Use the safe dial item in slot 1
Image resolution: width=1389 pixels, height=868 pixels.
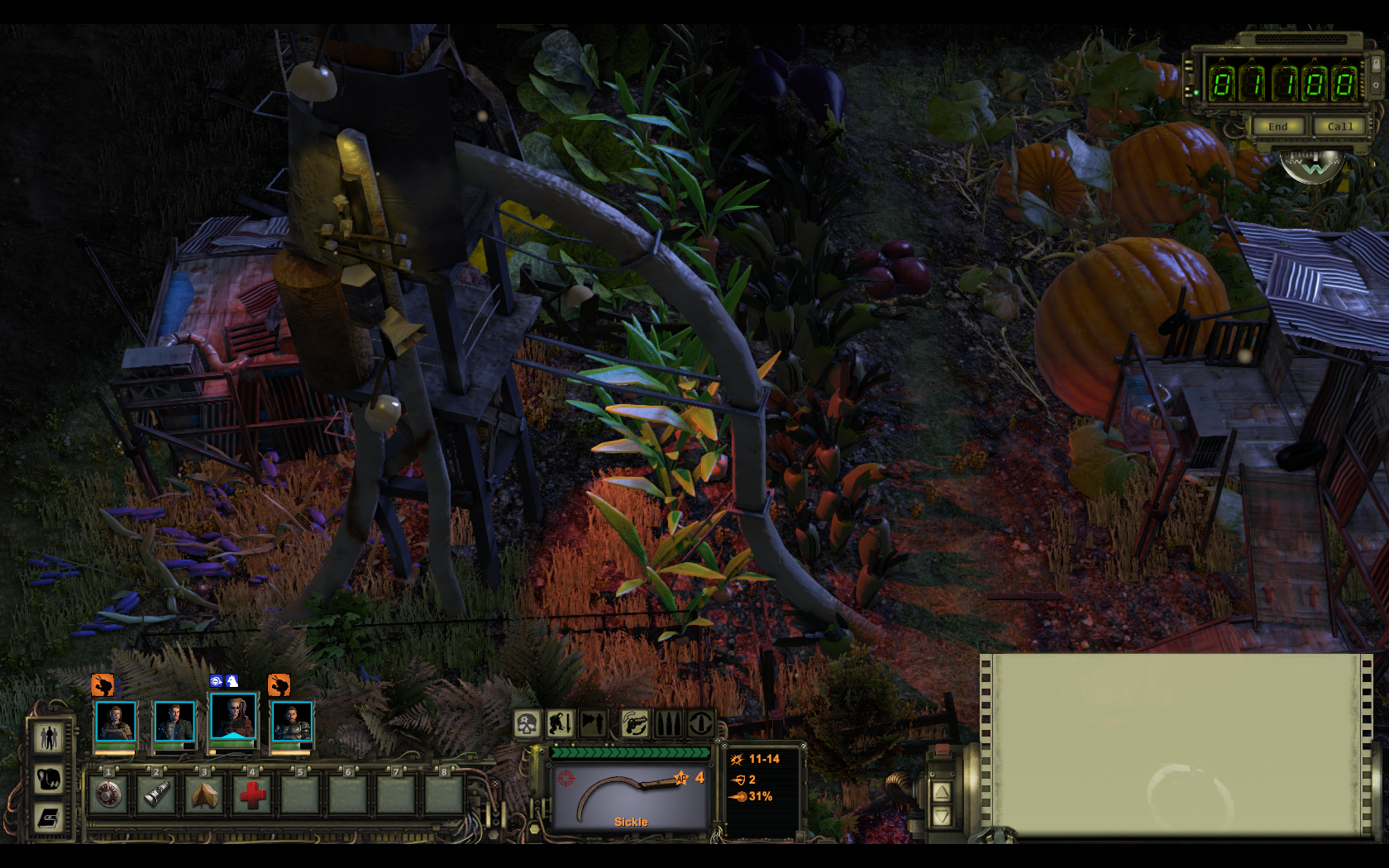(108, 794)
